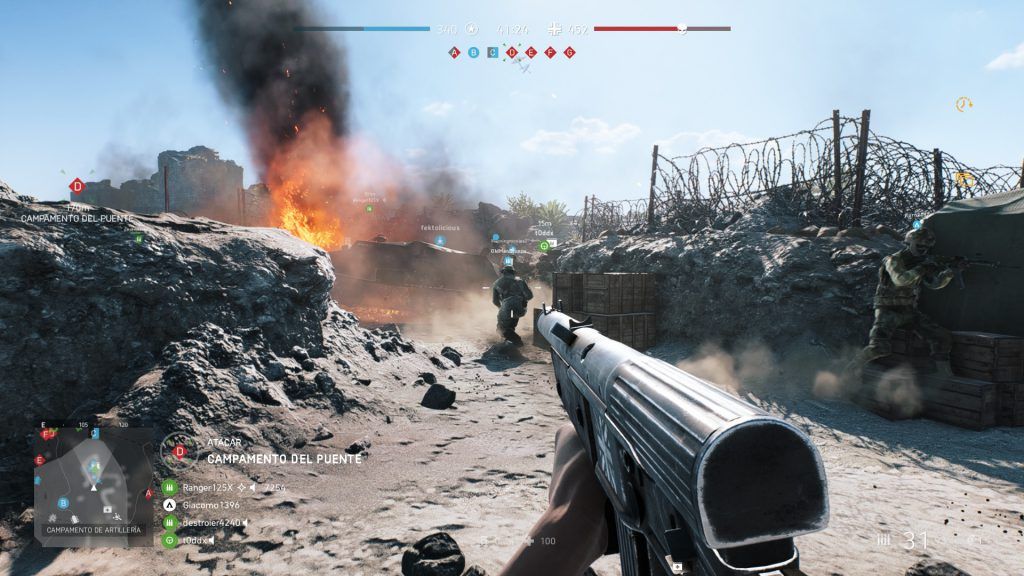The height and width of the screenshot is (576, 1024).
Task: Select capture point C flag icon
Action: point(493,52)
